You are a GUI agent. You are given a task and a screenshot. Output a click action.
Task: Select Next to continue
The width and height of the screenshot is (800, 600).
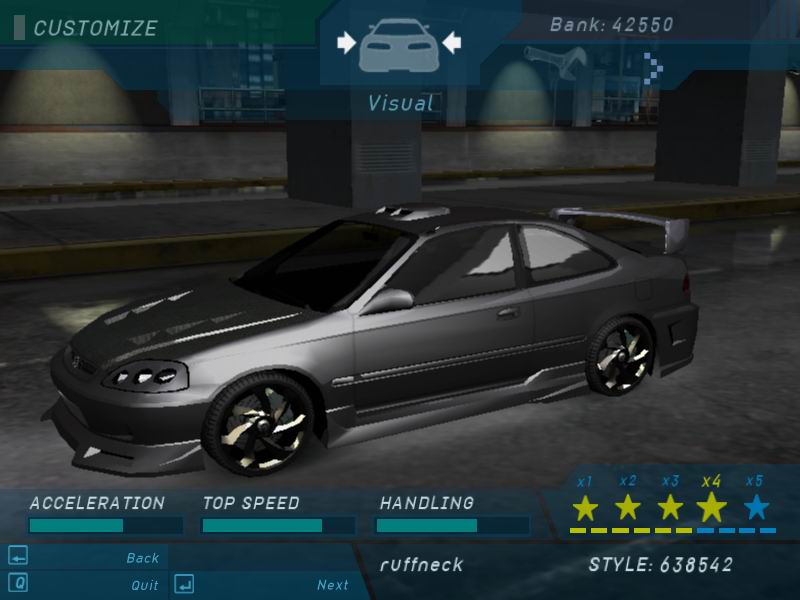pos(333,585)
